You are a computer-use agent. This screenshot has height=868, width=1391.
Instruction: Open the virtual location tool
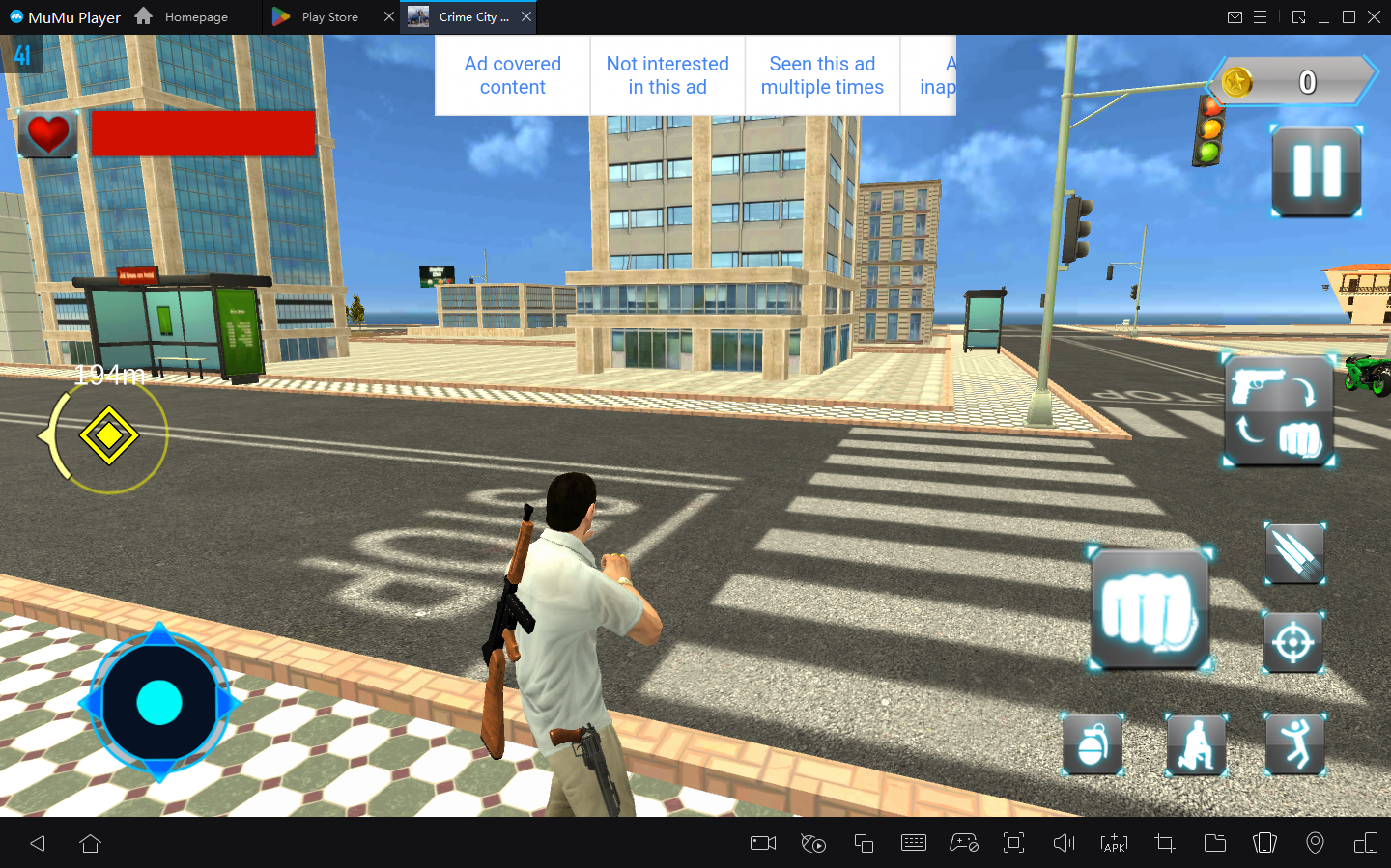click(x=1315, y=843)
